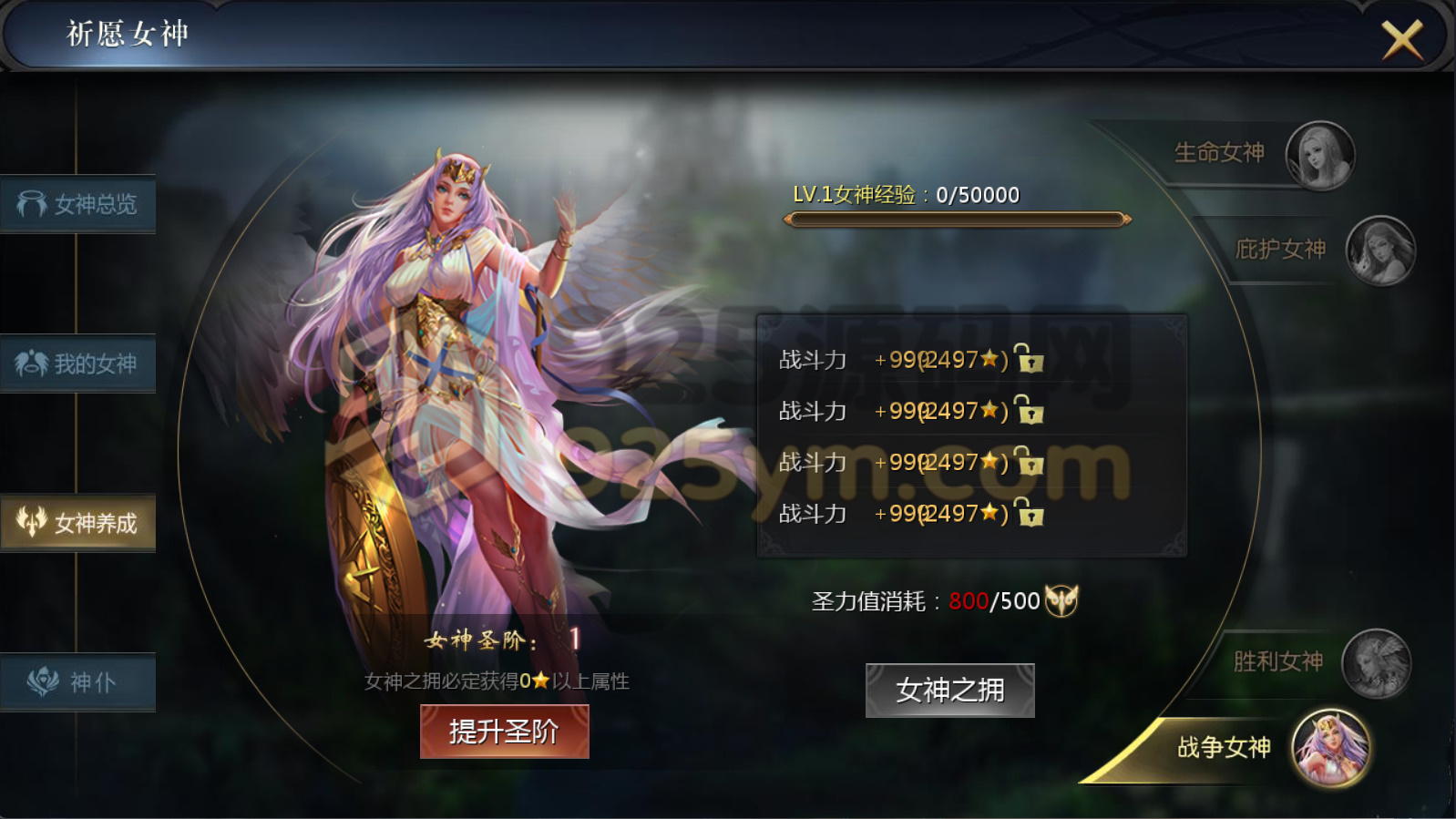Image resolution: width=1456 pixels, height=819 pixels.
Task: Toggle lock on second 战斗力 attribute
Action: tap(1030, 411)
